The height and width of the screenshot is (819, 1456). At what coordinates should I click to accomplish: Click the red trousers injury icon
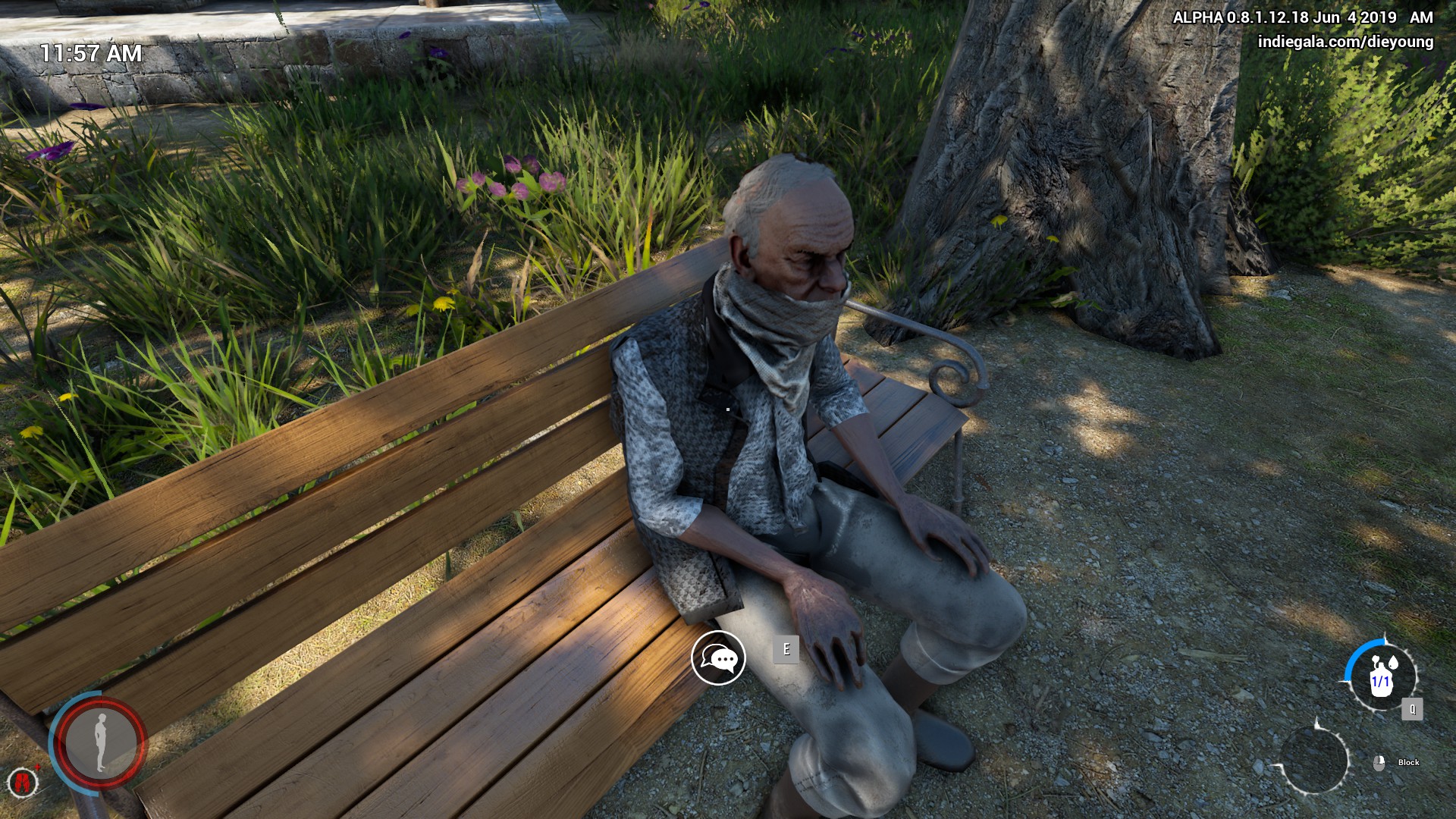(x=23, y=782)
